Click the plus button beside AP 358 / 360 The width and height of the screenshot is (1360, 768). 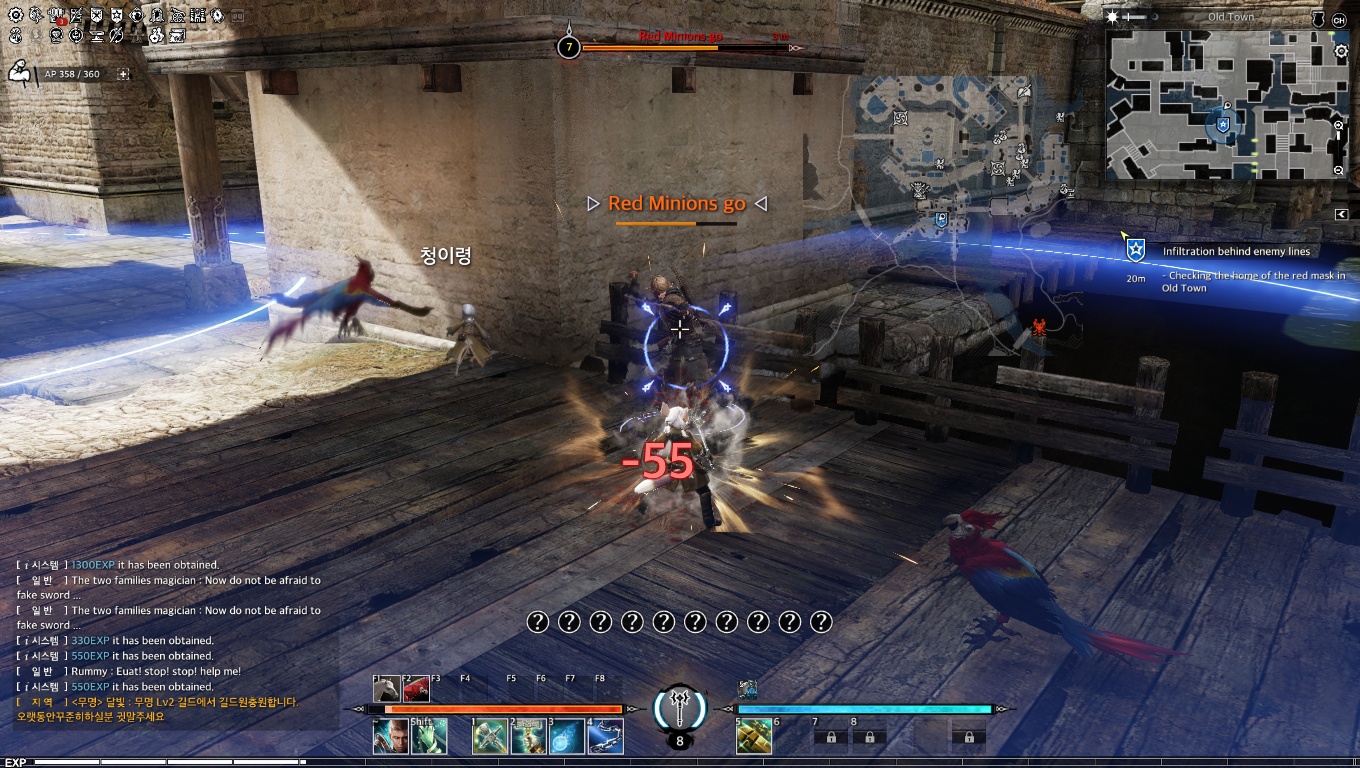click(123, 74)
